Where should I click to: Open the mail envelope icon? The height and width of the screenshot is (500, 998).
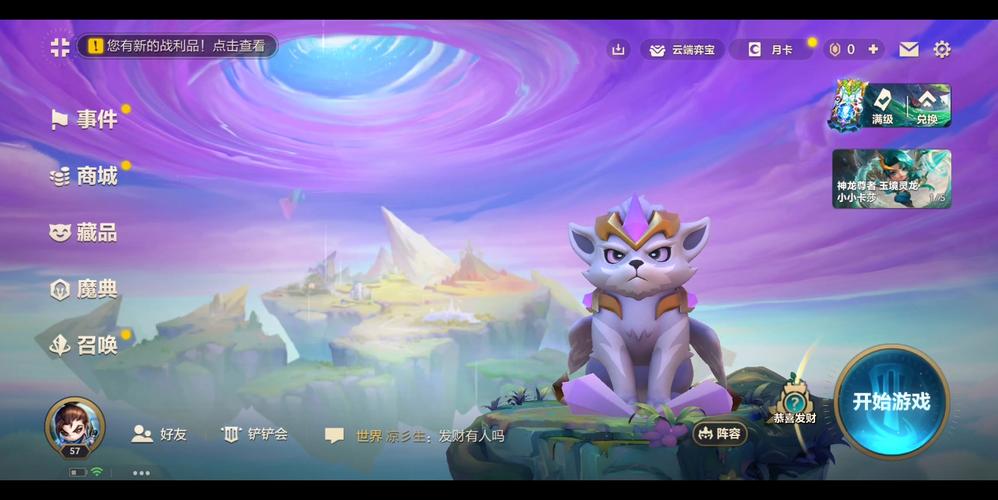[908, 49]
